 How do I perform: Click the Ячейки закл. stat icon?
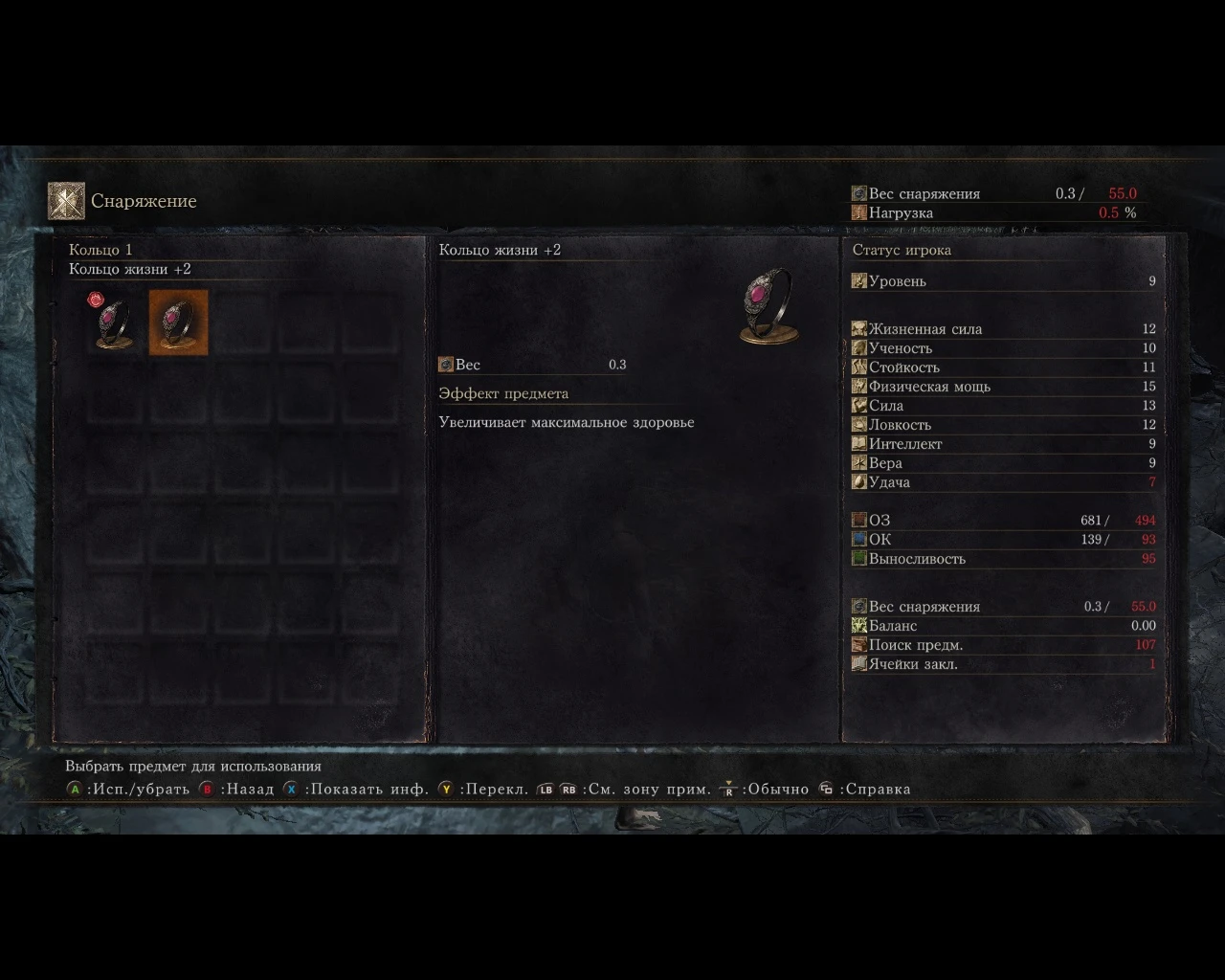click(860, 663)
